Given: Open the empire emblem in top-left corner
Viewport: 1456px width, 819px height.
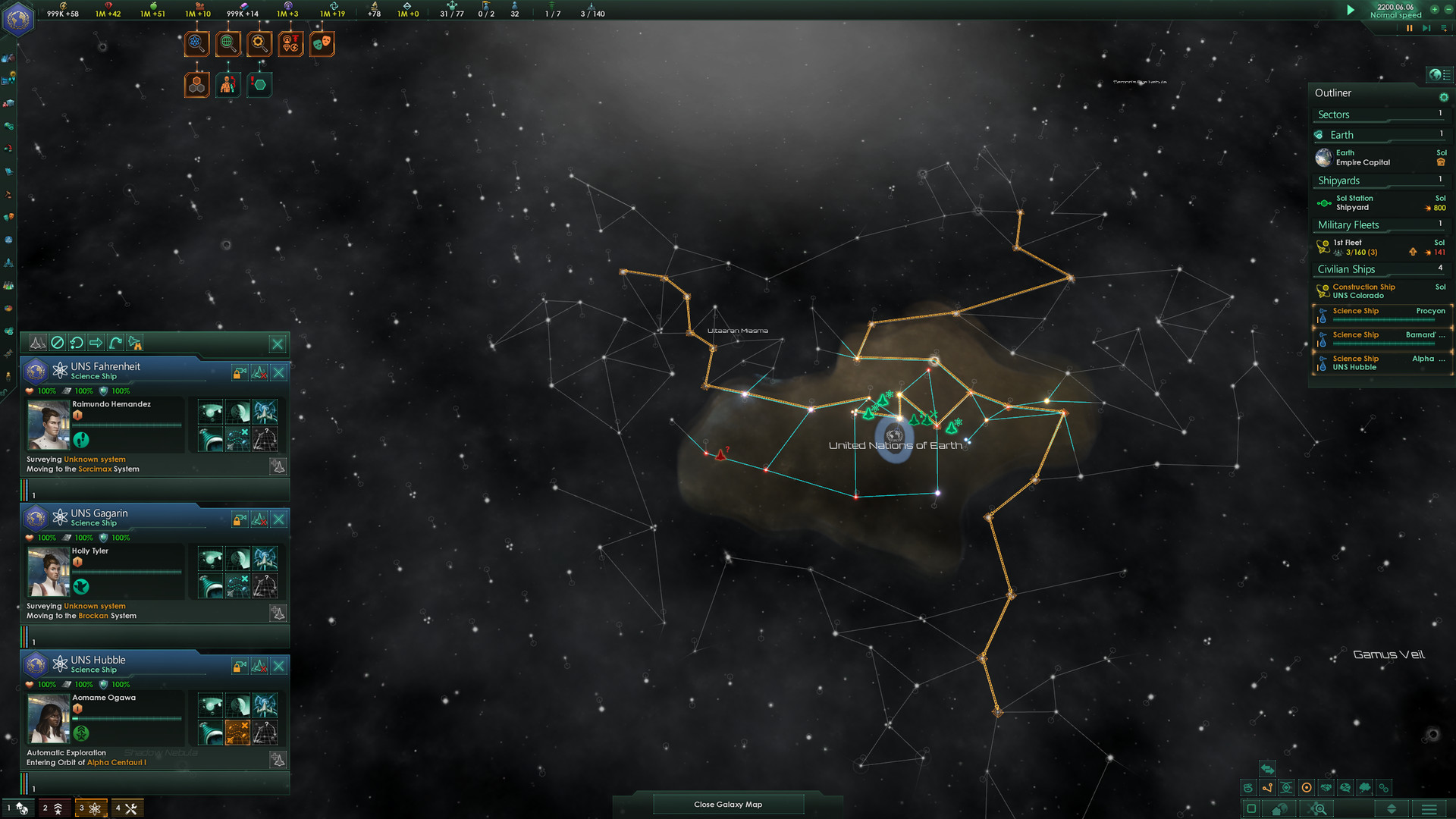Looking at the screenshot, I should 18,18.
